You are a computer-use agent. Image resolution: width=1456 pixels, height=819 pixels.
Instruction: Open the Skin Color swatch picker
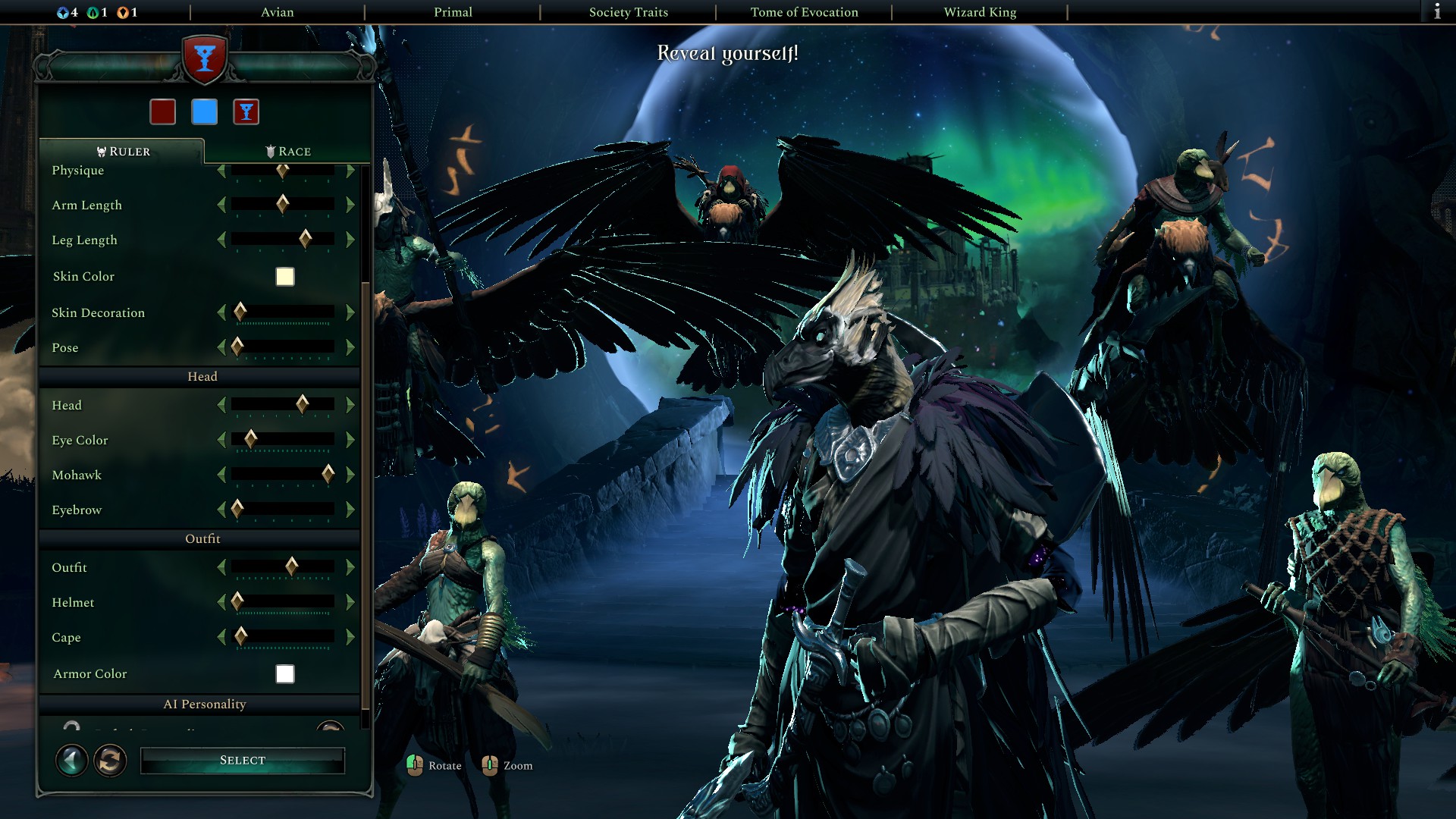click(283, 277)
